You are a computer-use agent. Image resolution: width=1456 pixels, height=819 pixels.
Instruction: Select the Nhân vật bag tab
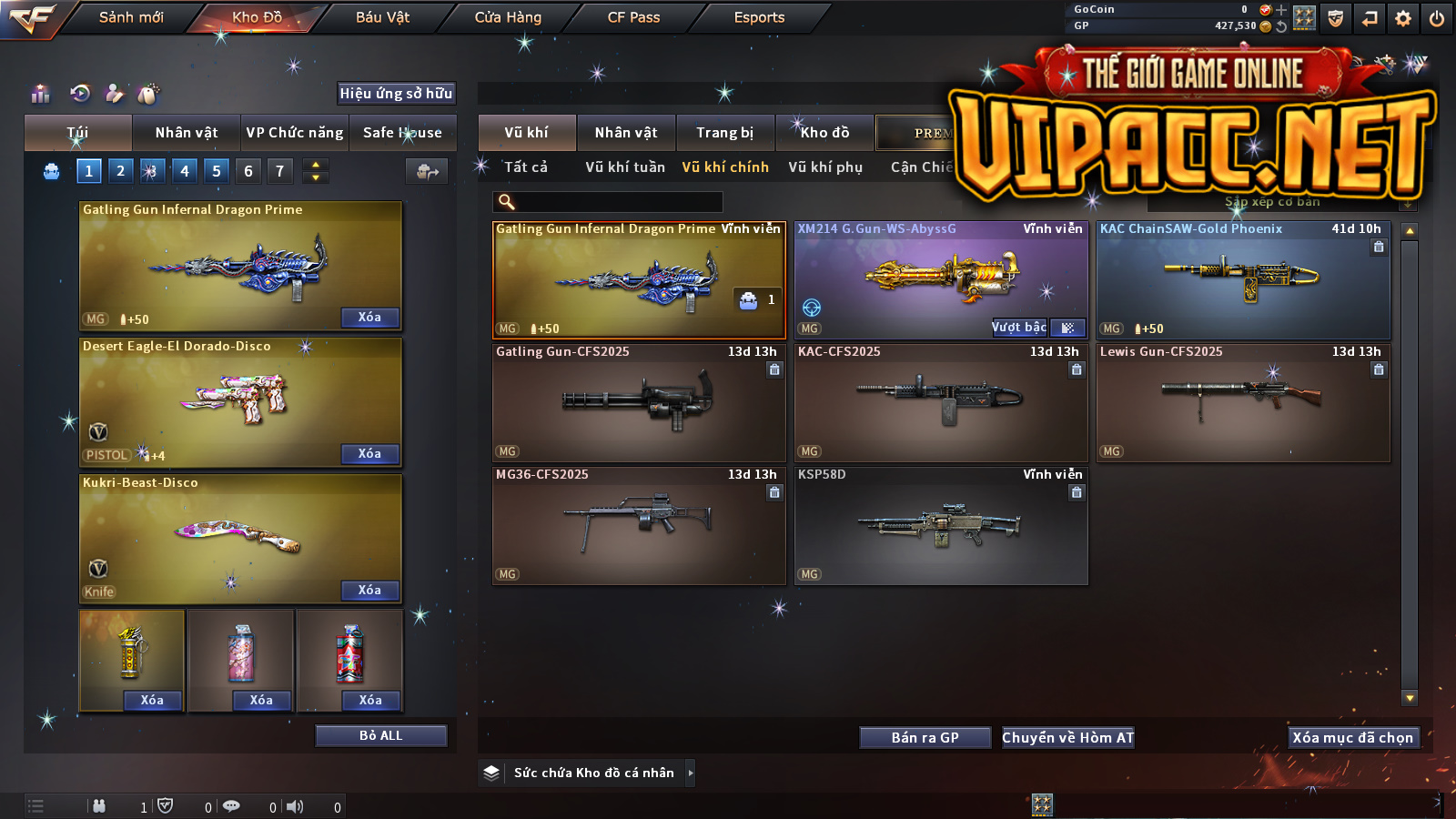pos(187,133)
